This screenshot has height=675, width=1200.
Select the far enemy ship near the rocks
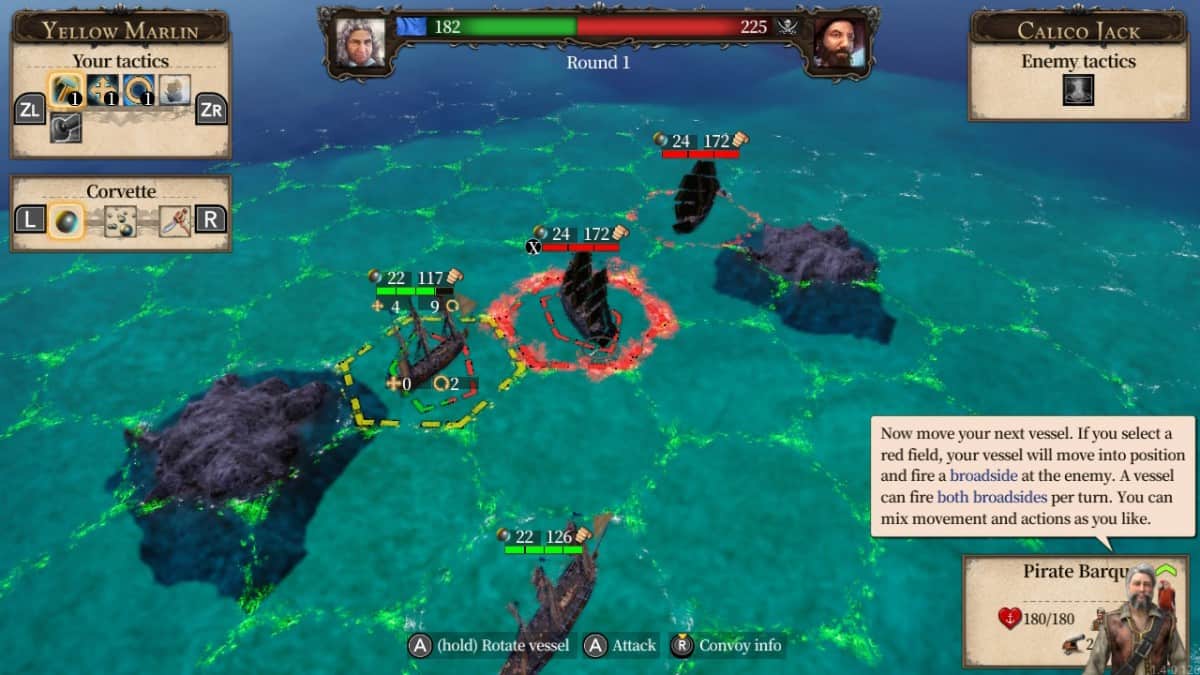[697, 195]
